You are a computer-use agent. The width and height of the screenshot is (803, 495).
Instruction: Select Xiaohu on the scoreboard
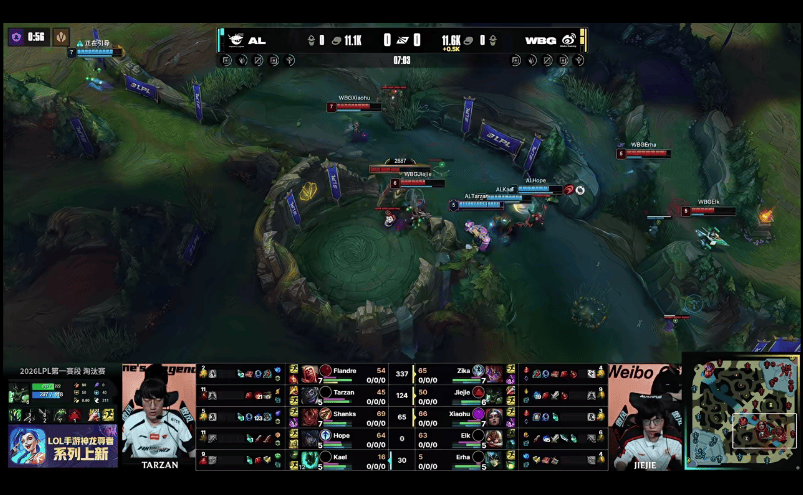click(462, 416)
